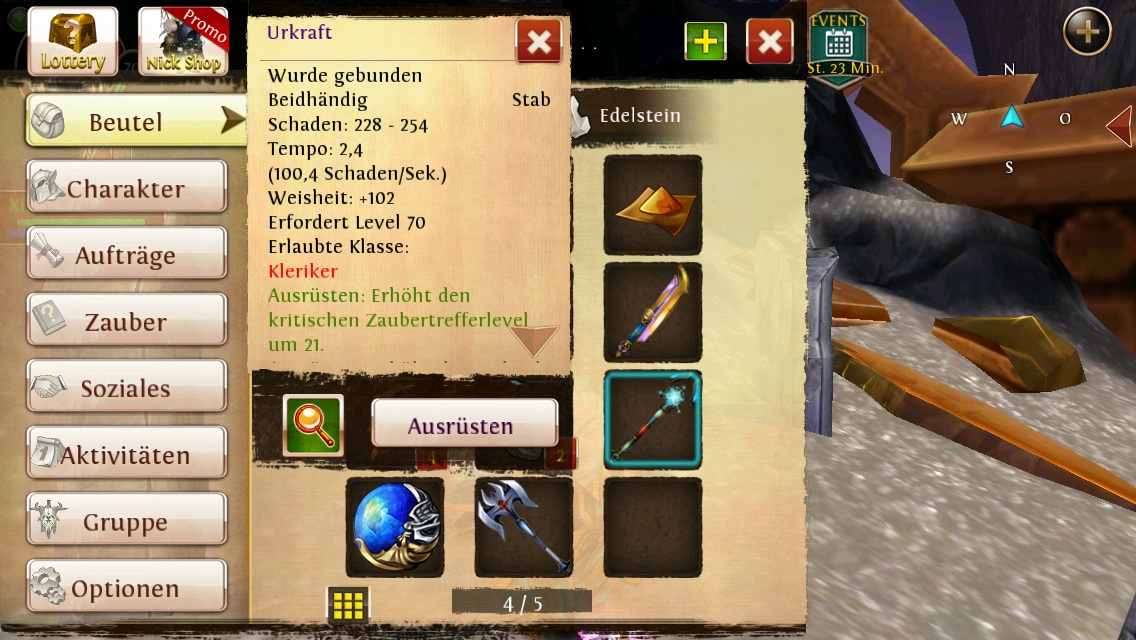Screen dimensions: 1136x640
Task: Select the double-bladed axe slot
Action: coord(524,527)
